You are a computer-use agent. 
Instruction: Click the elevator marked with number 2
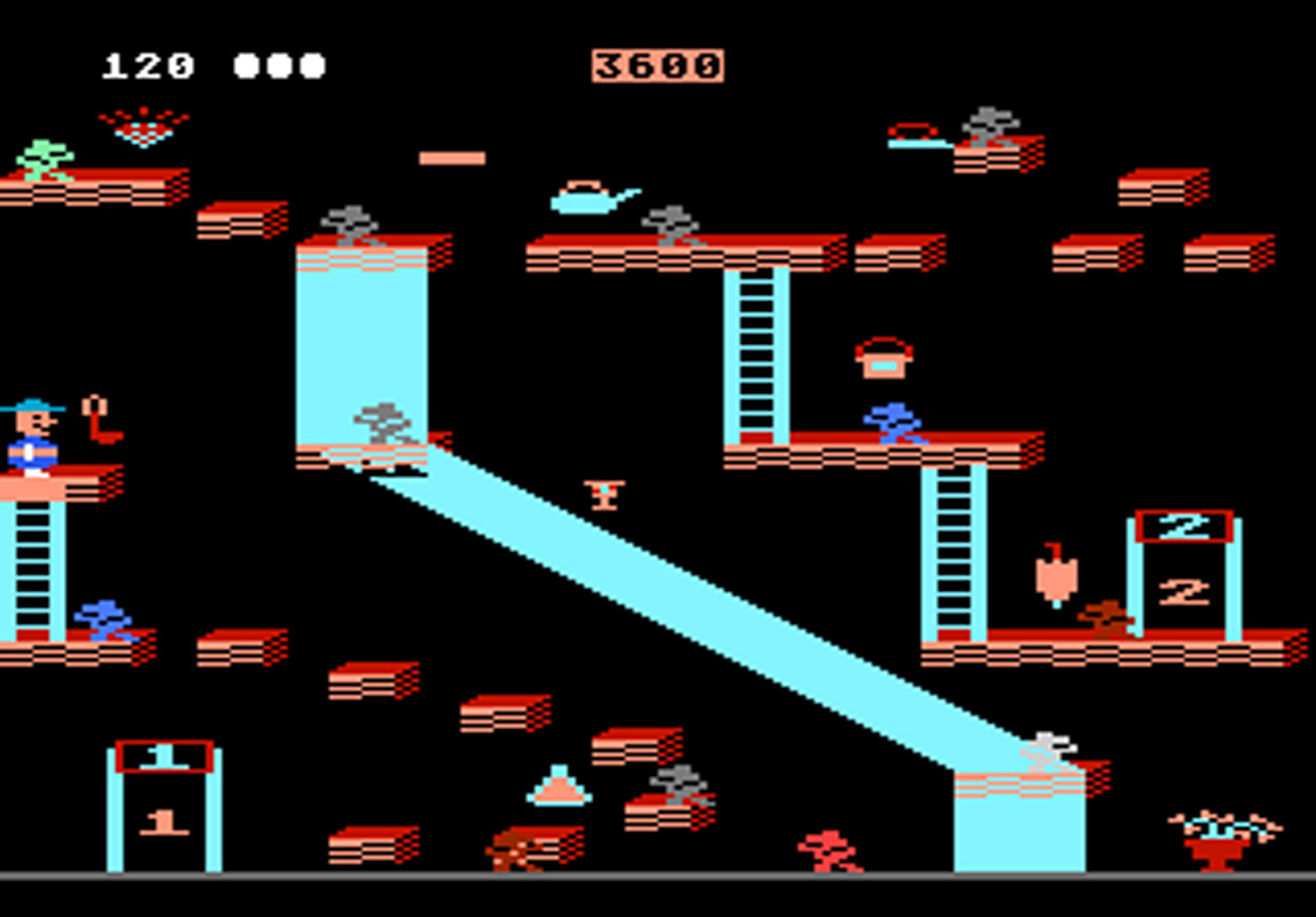click(x=1182, y=560)
